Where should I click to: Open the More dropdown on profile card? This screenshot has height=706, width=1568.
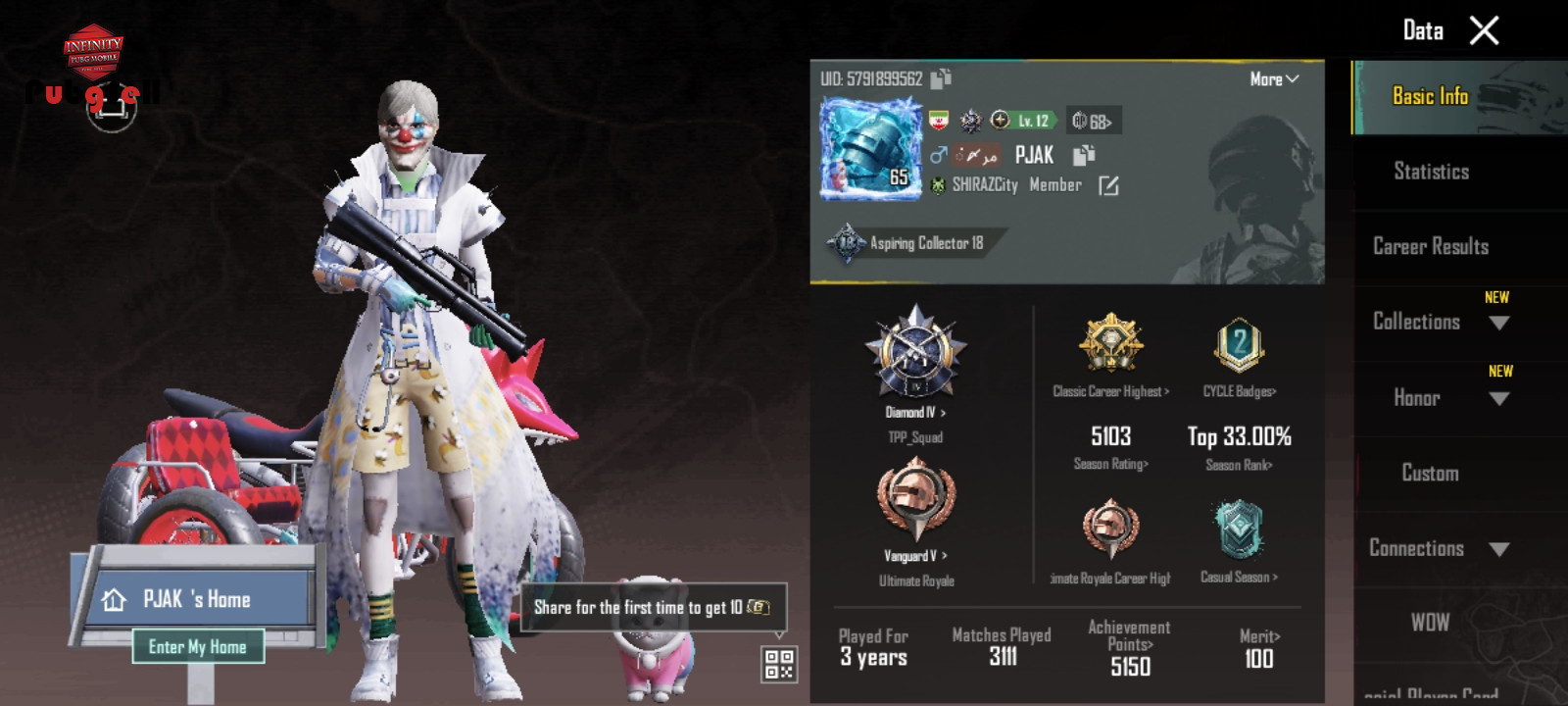(x=1274, y=79)
